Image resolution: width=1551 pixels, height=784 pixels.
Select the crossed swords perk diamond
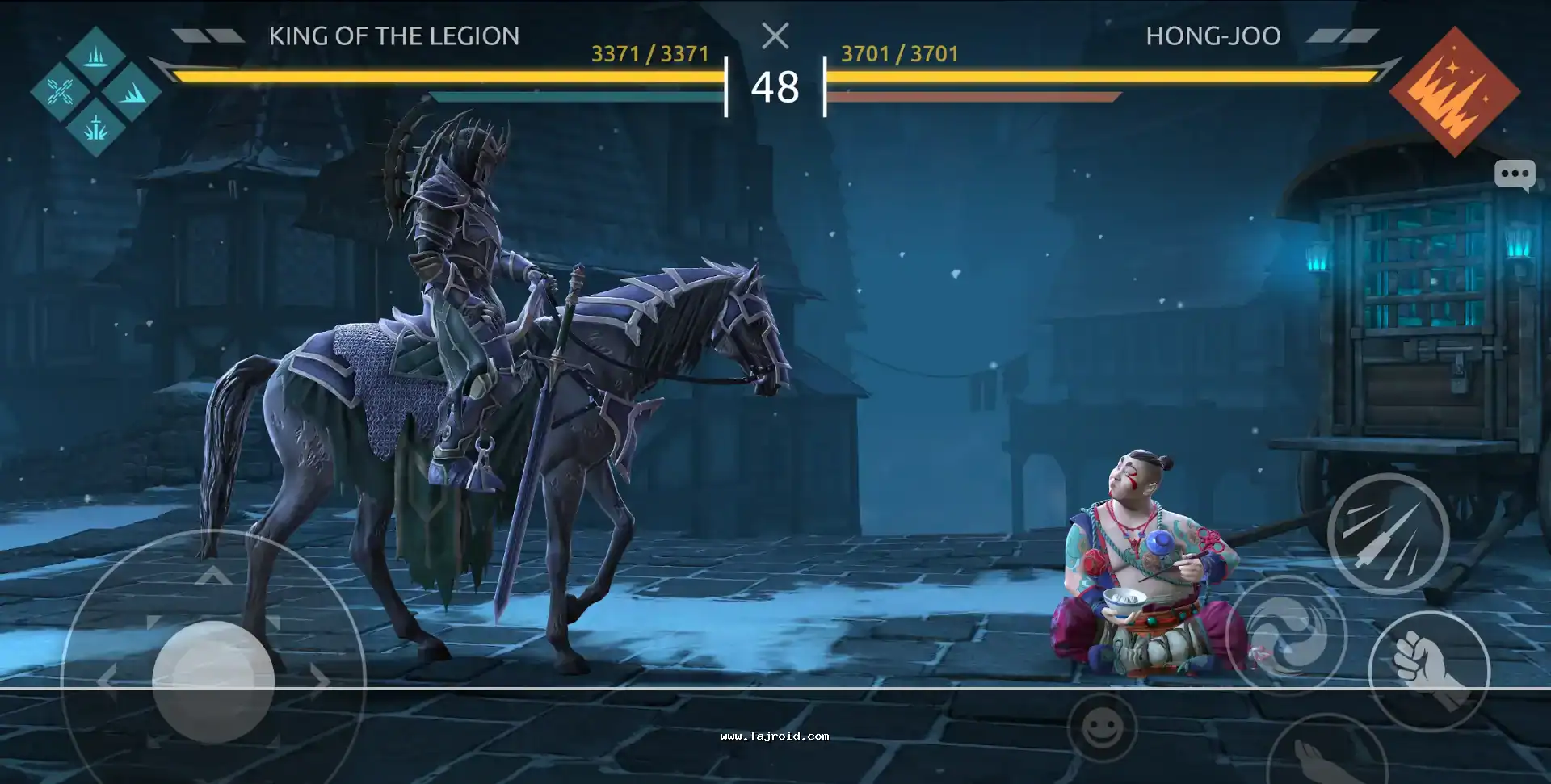click(61, 92)
